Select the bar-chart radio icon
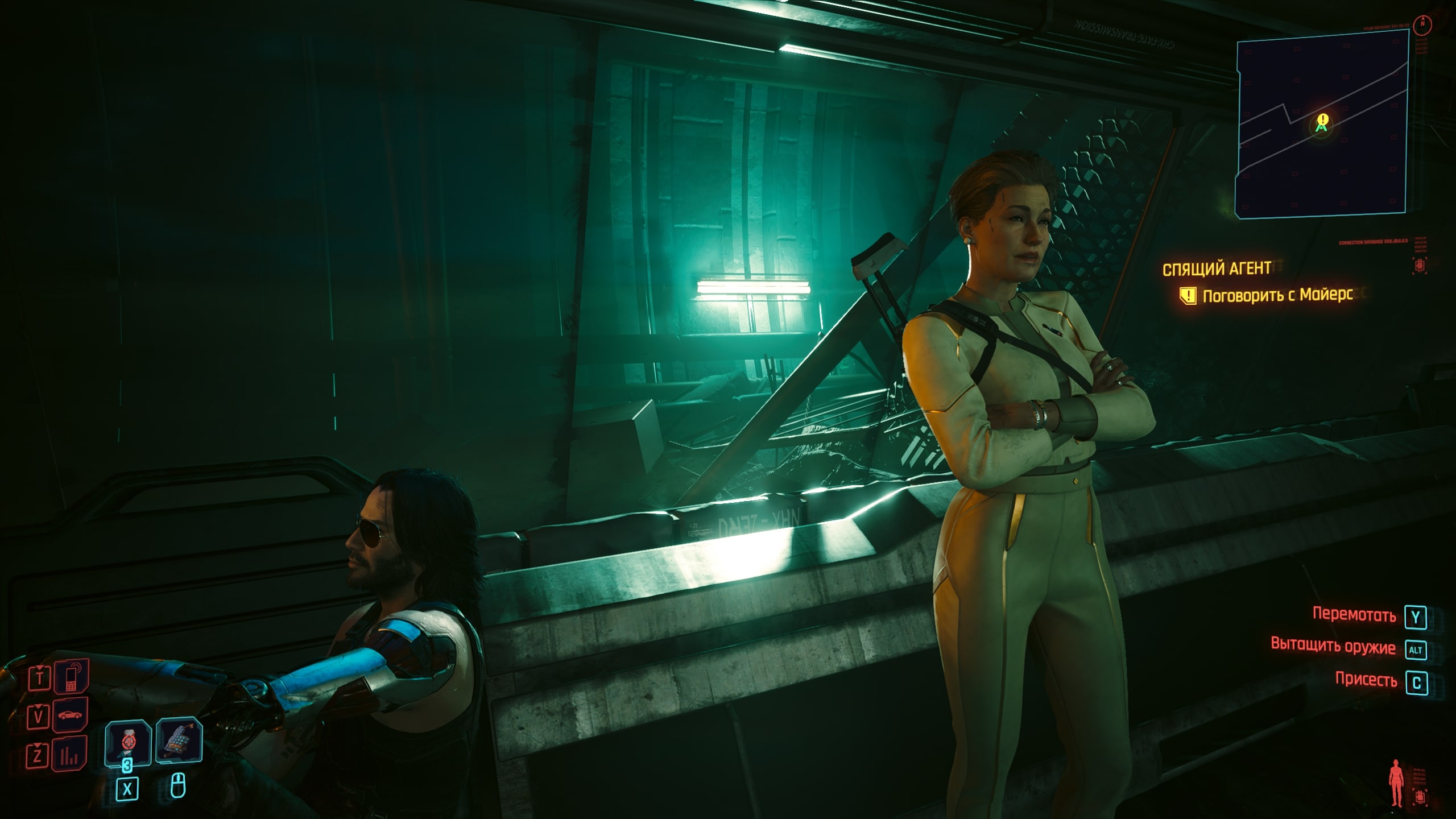Viewport: 1456px width, 819px height. [71, 754]
